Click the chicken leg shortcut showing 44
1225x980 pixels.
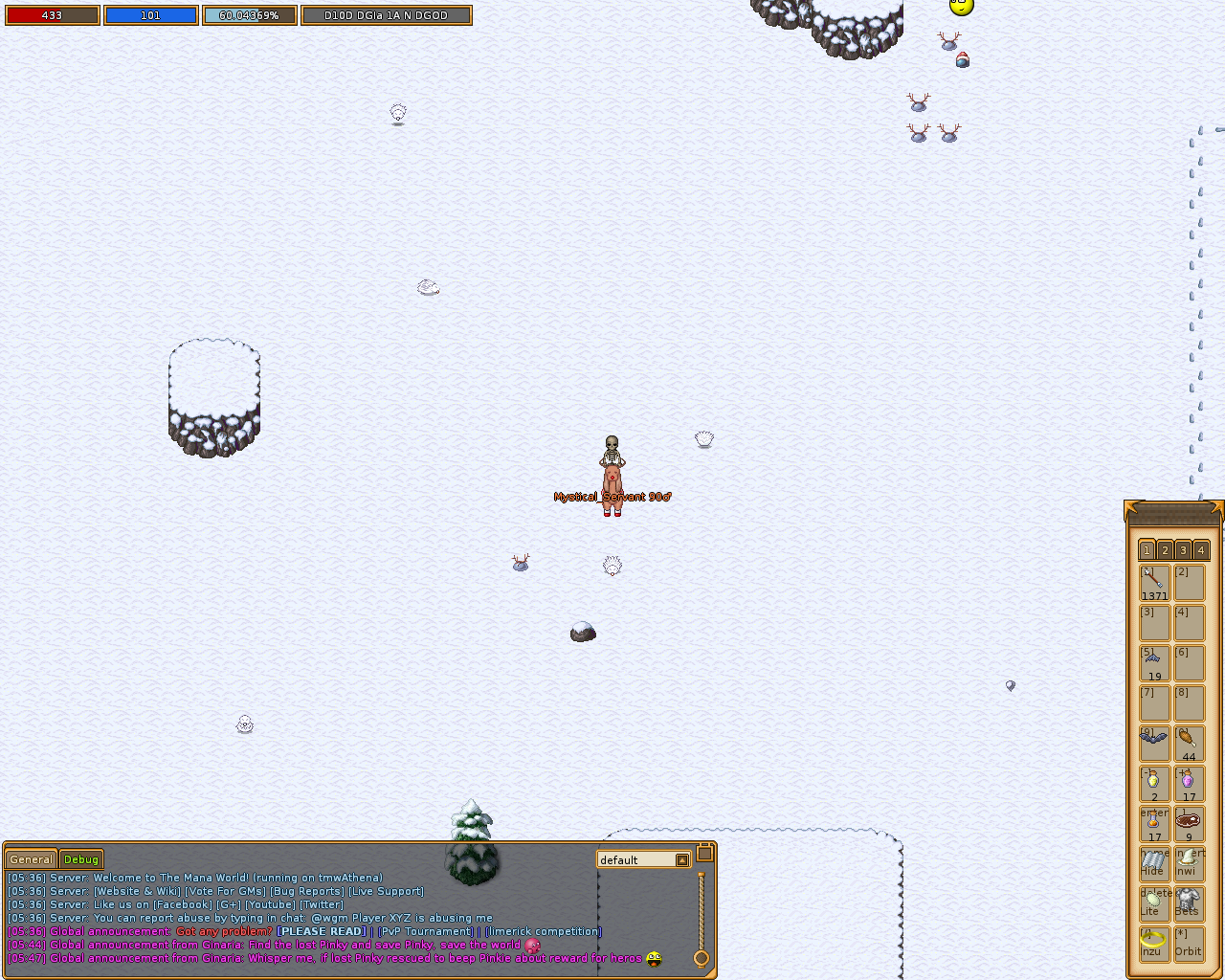tap(1189, 743)
